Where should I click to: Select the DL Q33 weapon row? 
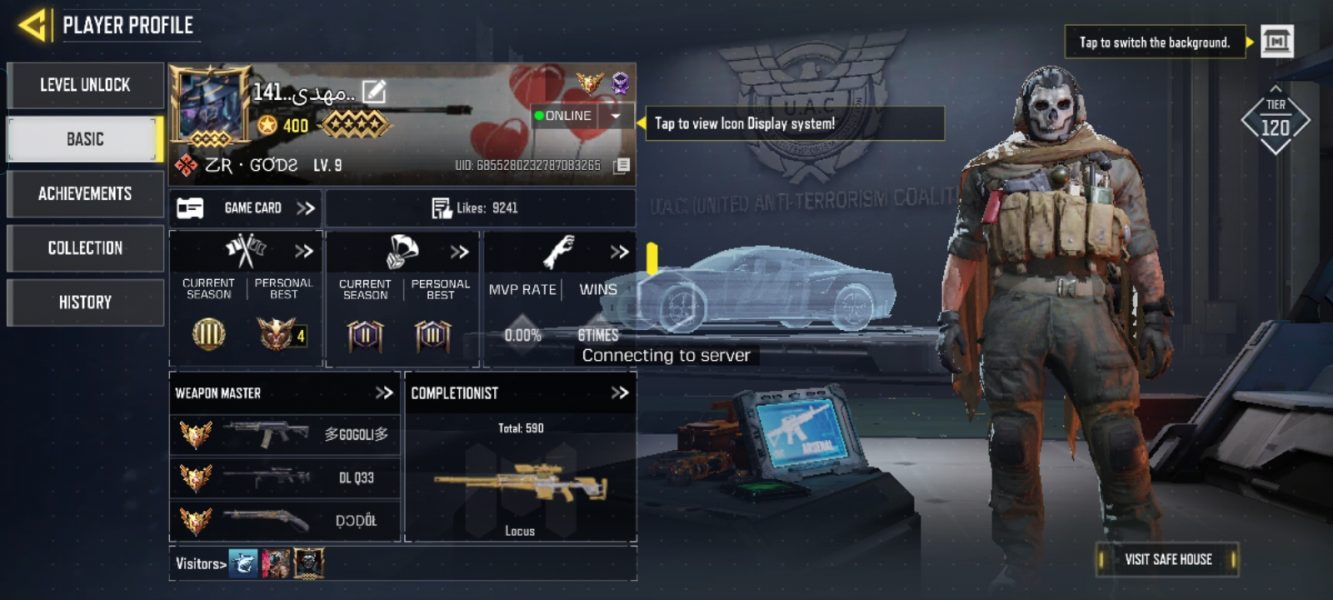285,478
